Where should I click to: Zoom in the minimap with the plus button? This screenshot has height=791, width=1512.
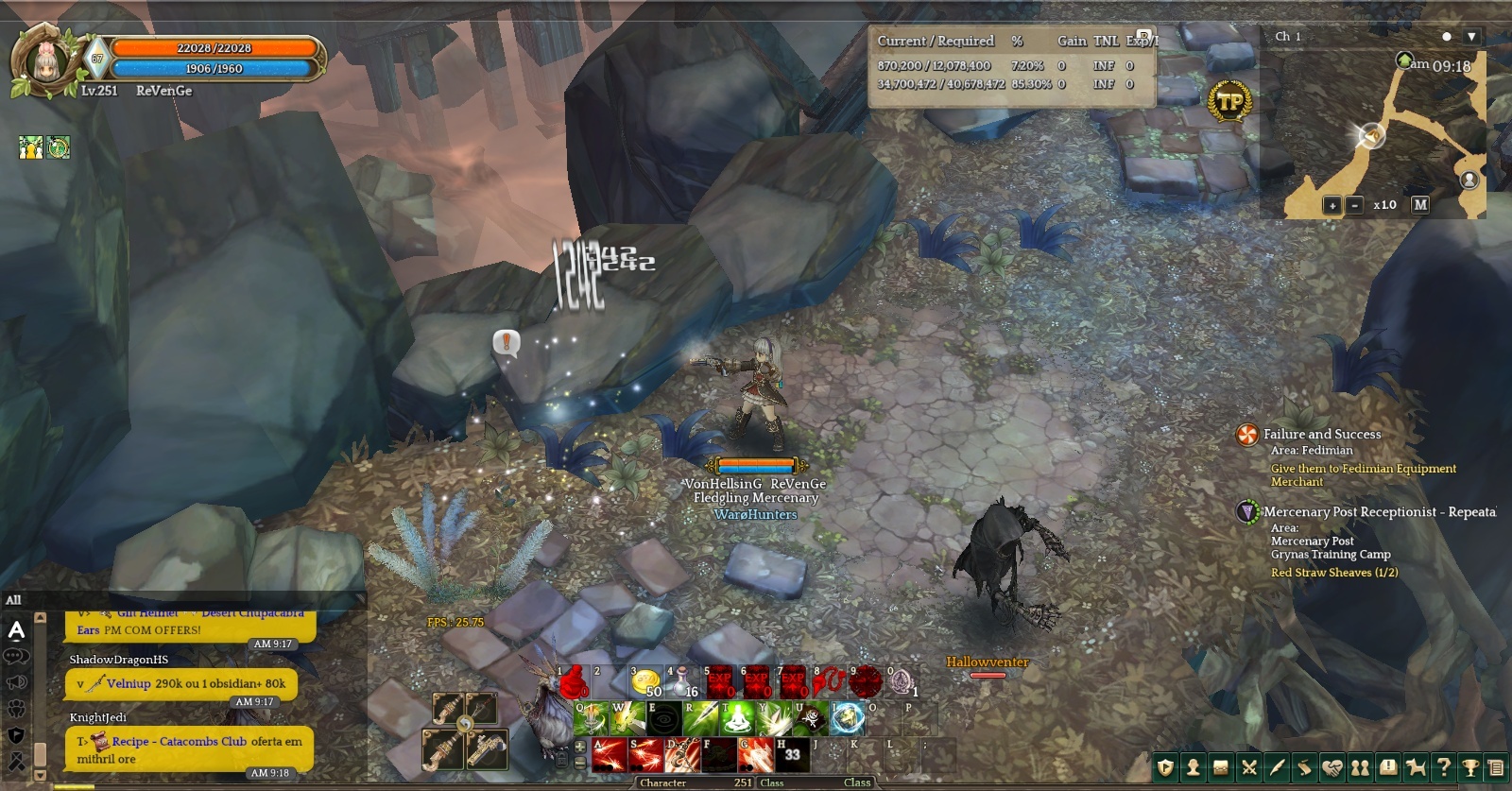(x=1332, y=205)
